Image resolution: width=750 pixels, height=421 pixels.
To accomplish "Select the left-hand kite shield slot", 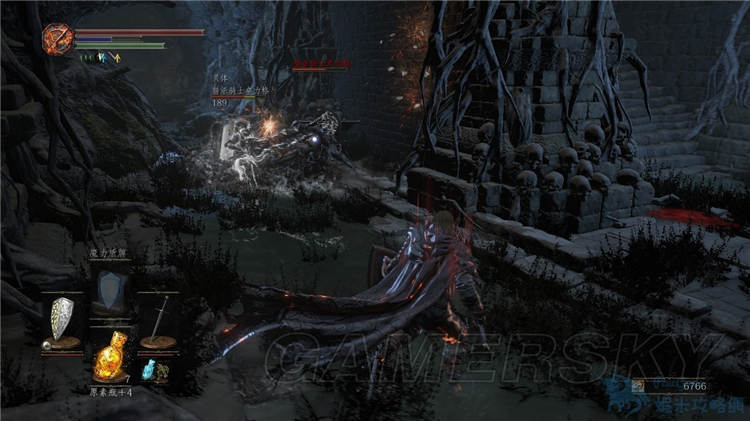I will point(62,321).
